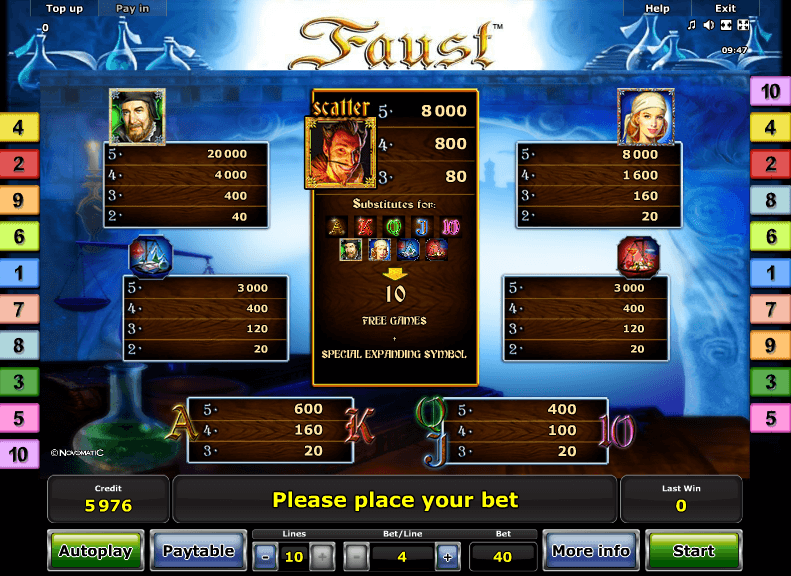Image resolution: width=791 pixels, height=576 pixels.
Task: Open the More info page
Action: coord(591,551)
